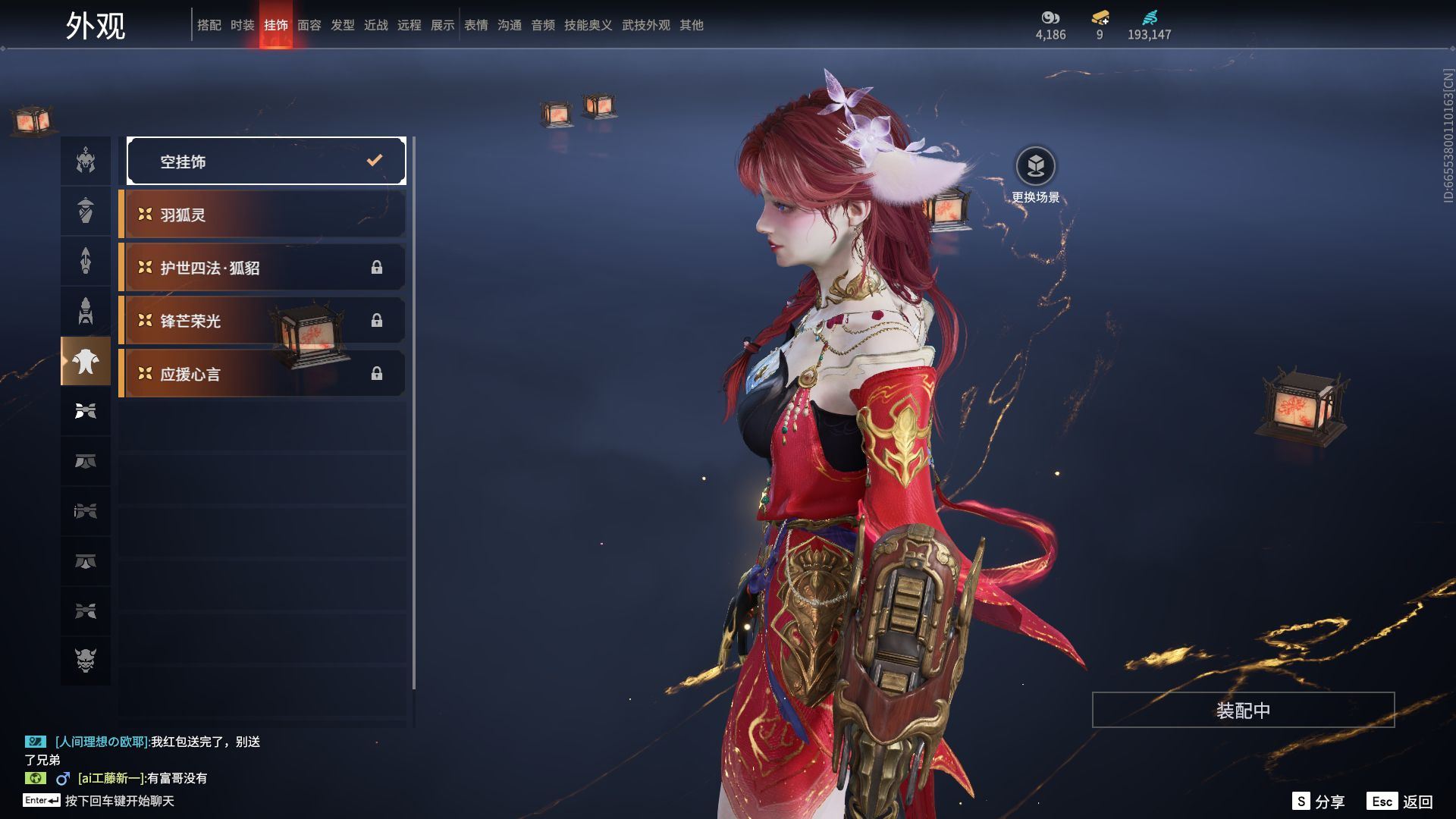Click the 更换场景 scene change icon

(x=1035, y=167)
